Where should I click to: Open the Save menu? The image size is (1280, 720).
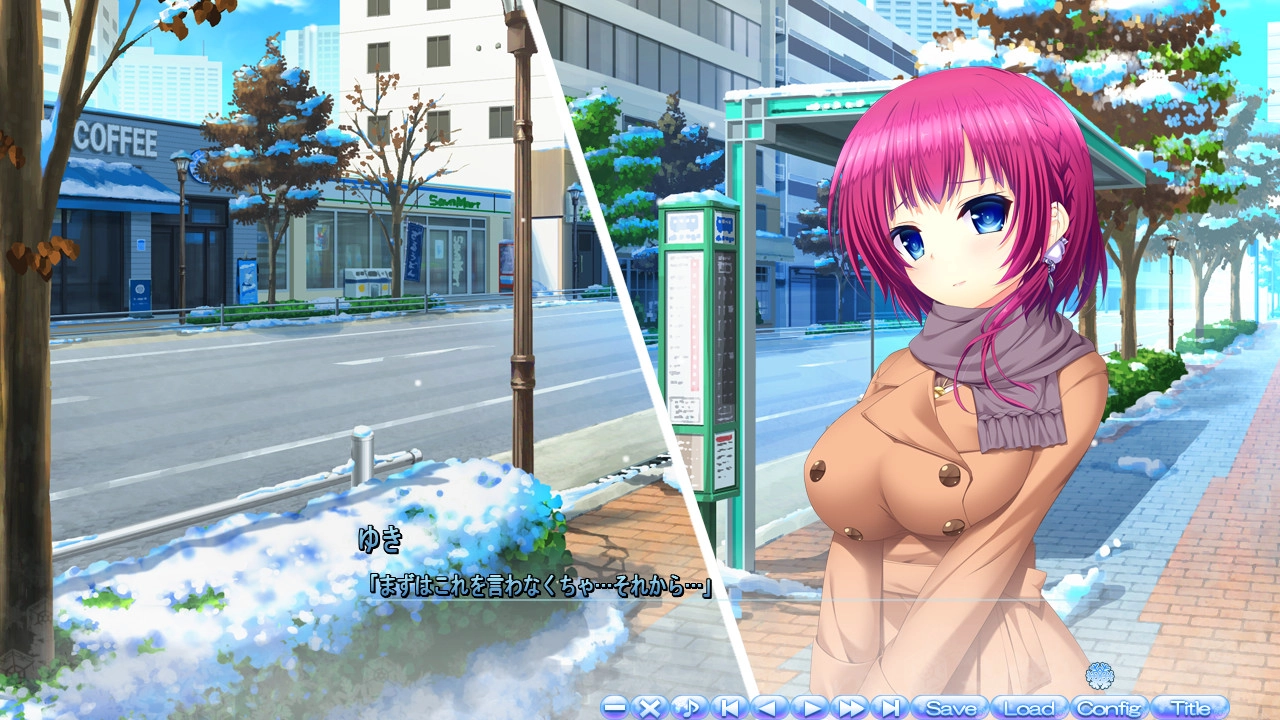950,708
